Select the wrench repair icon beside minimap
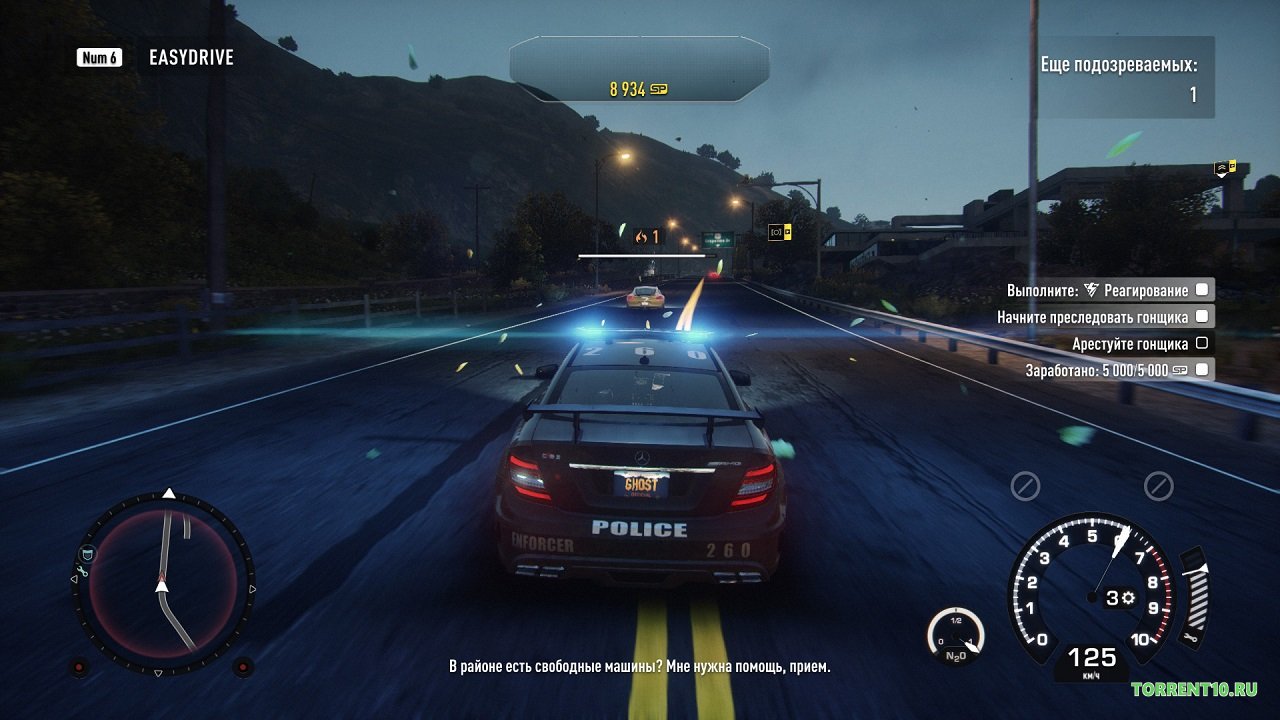The height and width of the screenshot is (720, 1280). pyautogui.click(x=81, y=575)
